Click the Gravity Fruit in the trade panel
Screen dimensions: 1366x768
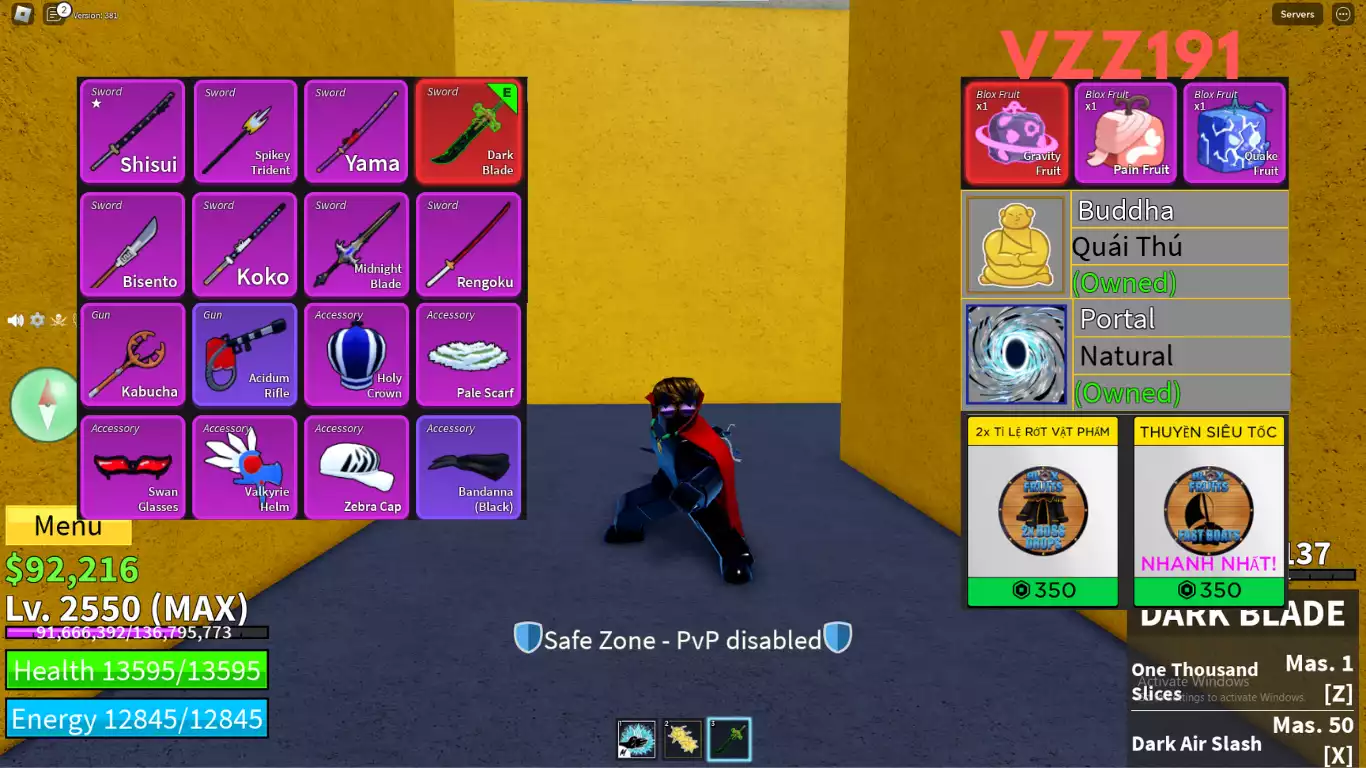click(1016, 134)
